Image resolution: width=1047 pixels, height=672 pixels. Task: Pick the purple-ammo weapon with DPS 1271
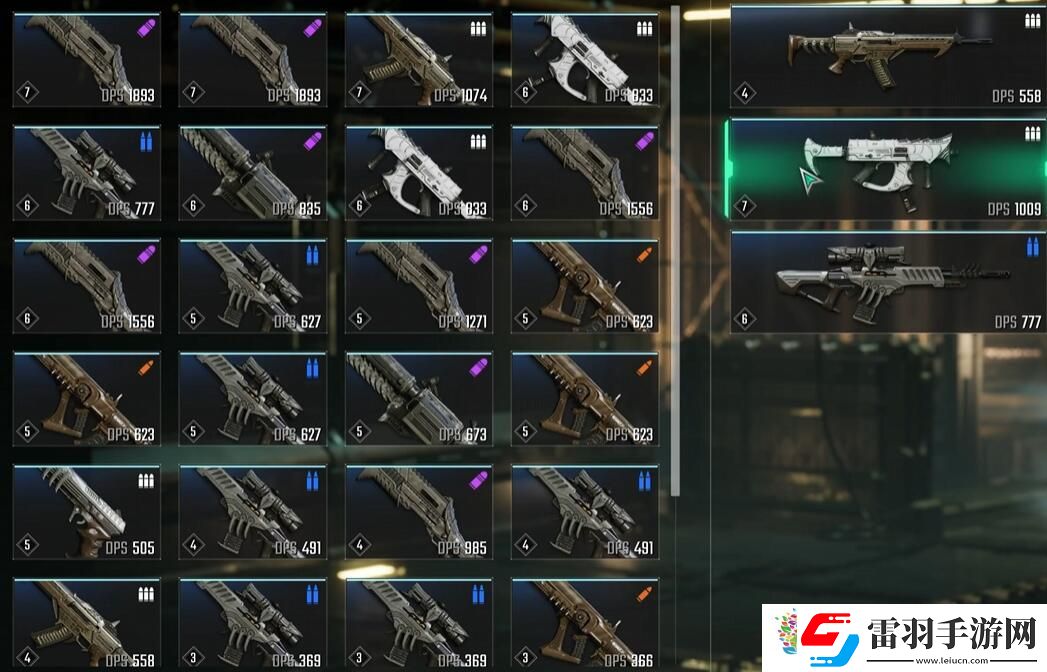tap(418, 286)
